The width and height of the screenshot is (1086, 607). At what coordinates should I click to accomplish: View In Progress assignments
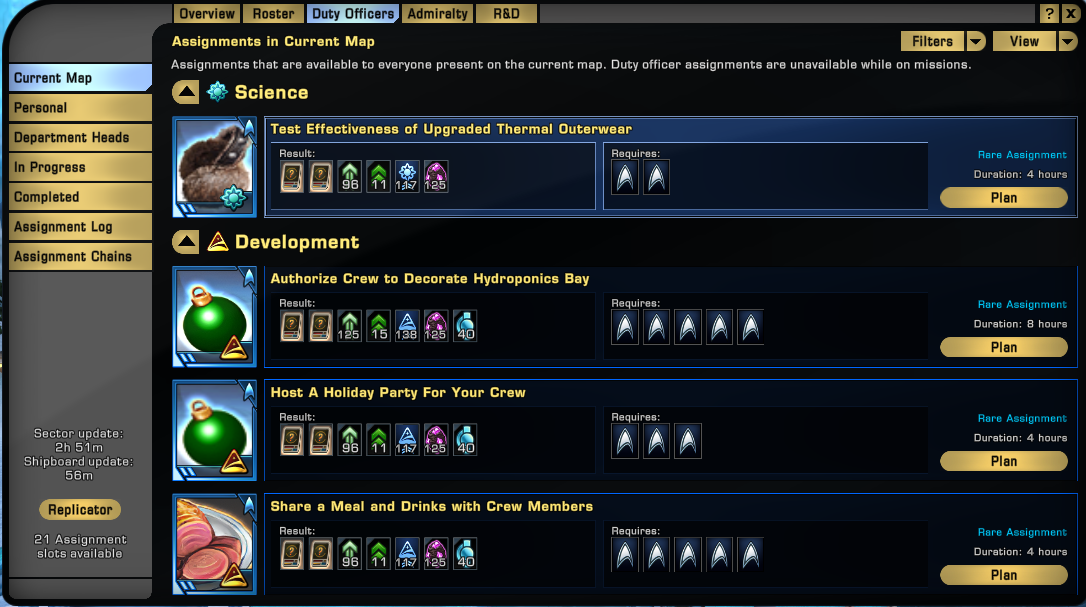pos(80,167)
